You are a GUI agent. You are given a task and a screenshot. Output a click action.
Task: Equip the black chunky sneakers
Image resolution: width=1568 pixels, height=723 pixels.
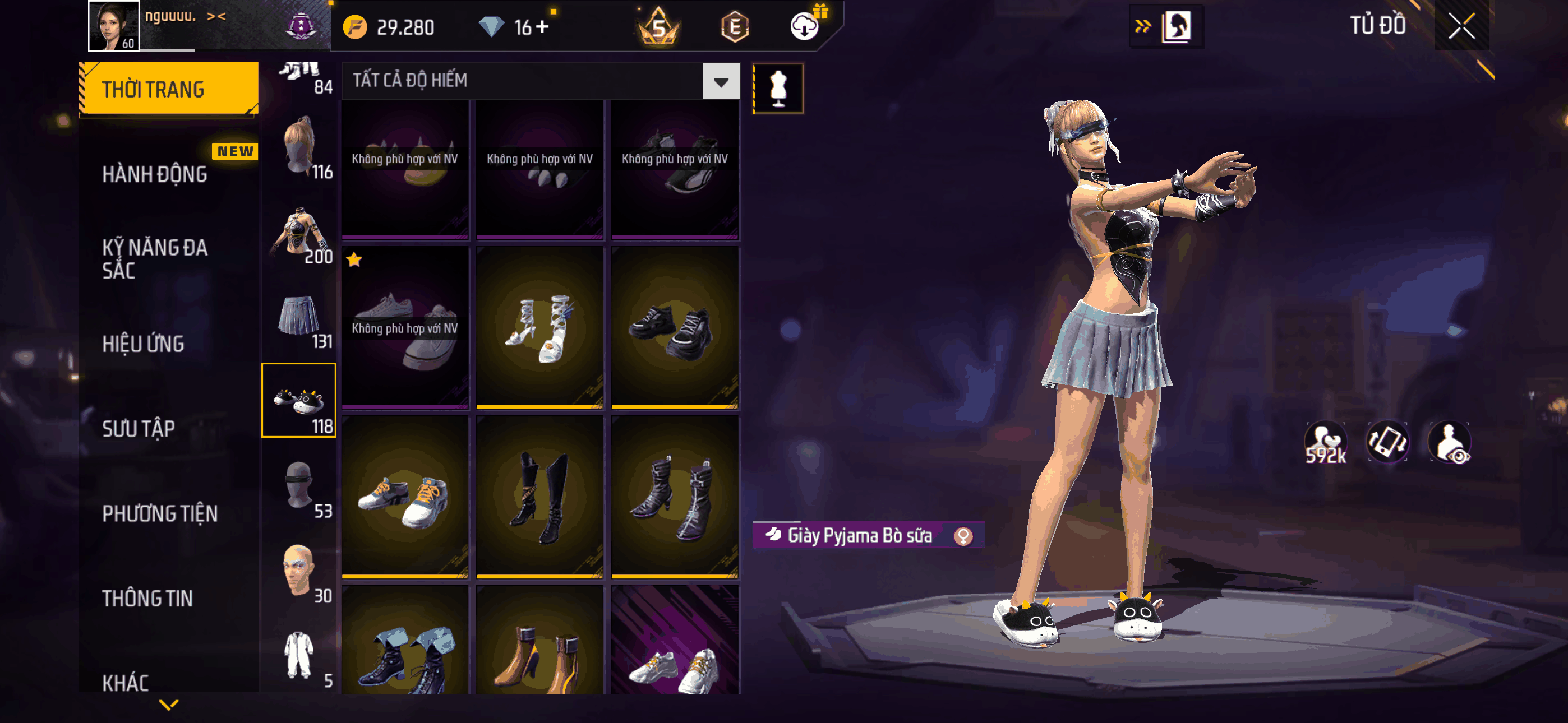pyautogui.click(x=675, y=327)
